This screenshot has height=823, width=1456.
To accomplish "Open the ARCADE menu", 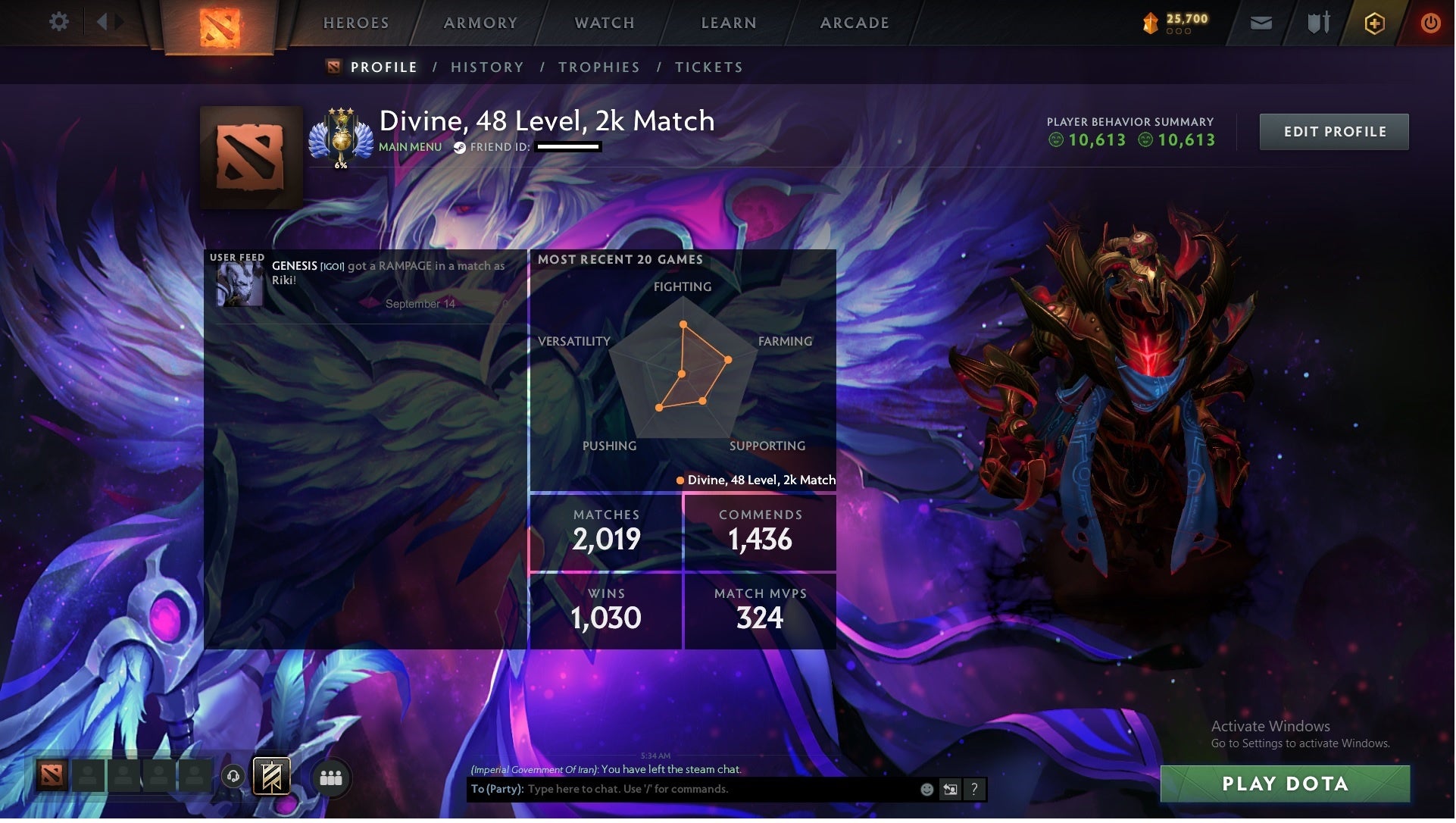I will coord(855,23).
